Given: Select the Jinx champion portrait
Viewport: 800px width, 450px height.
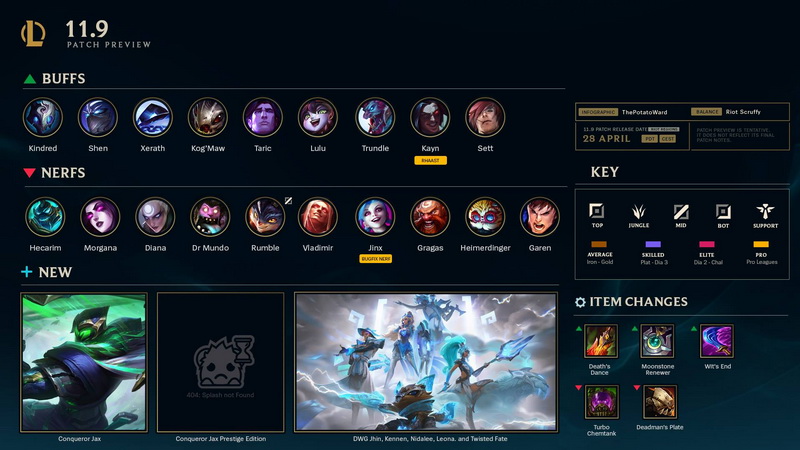Looking at the screenshot, I should tap(375, 217).
